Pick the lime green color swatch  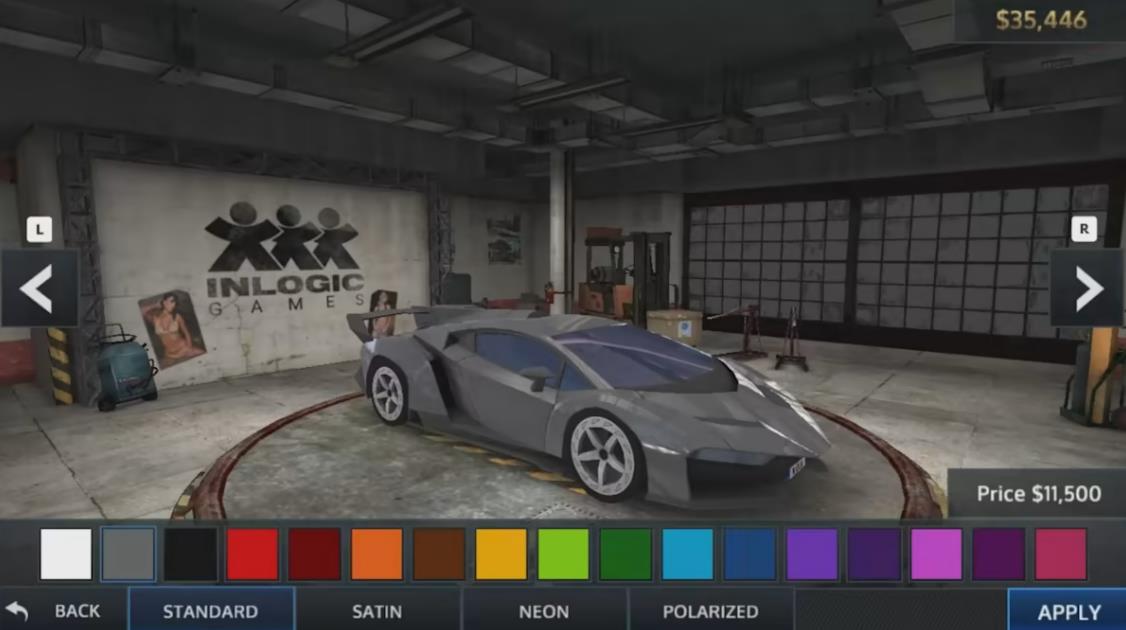coord(563,554)
